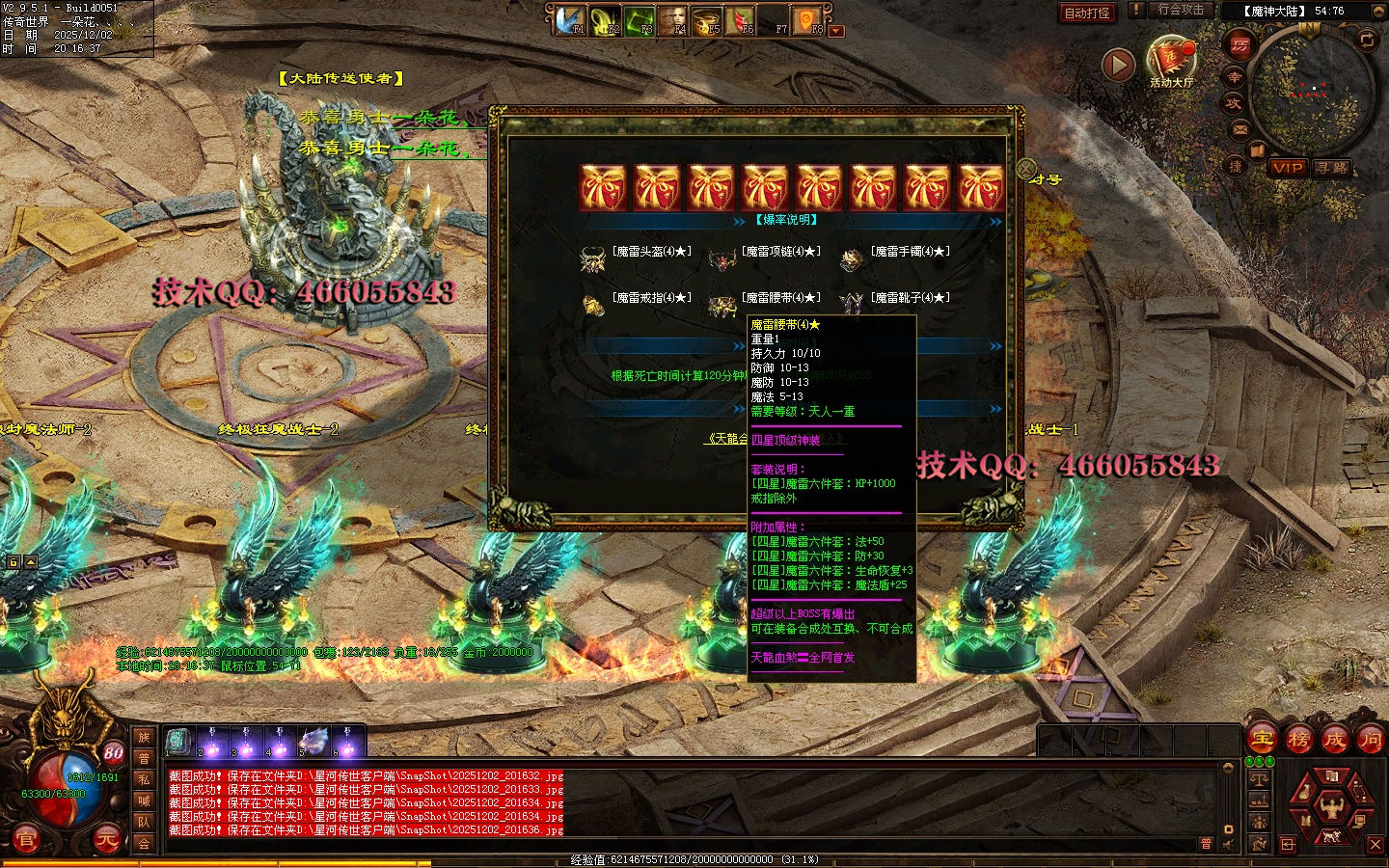Close the drop-rate reward window
The height and width of the screenshot is (868, 1389).
(1026, 168)
